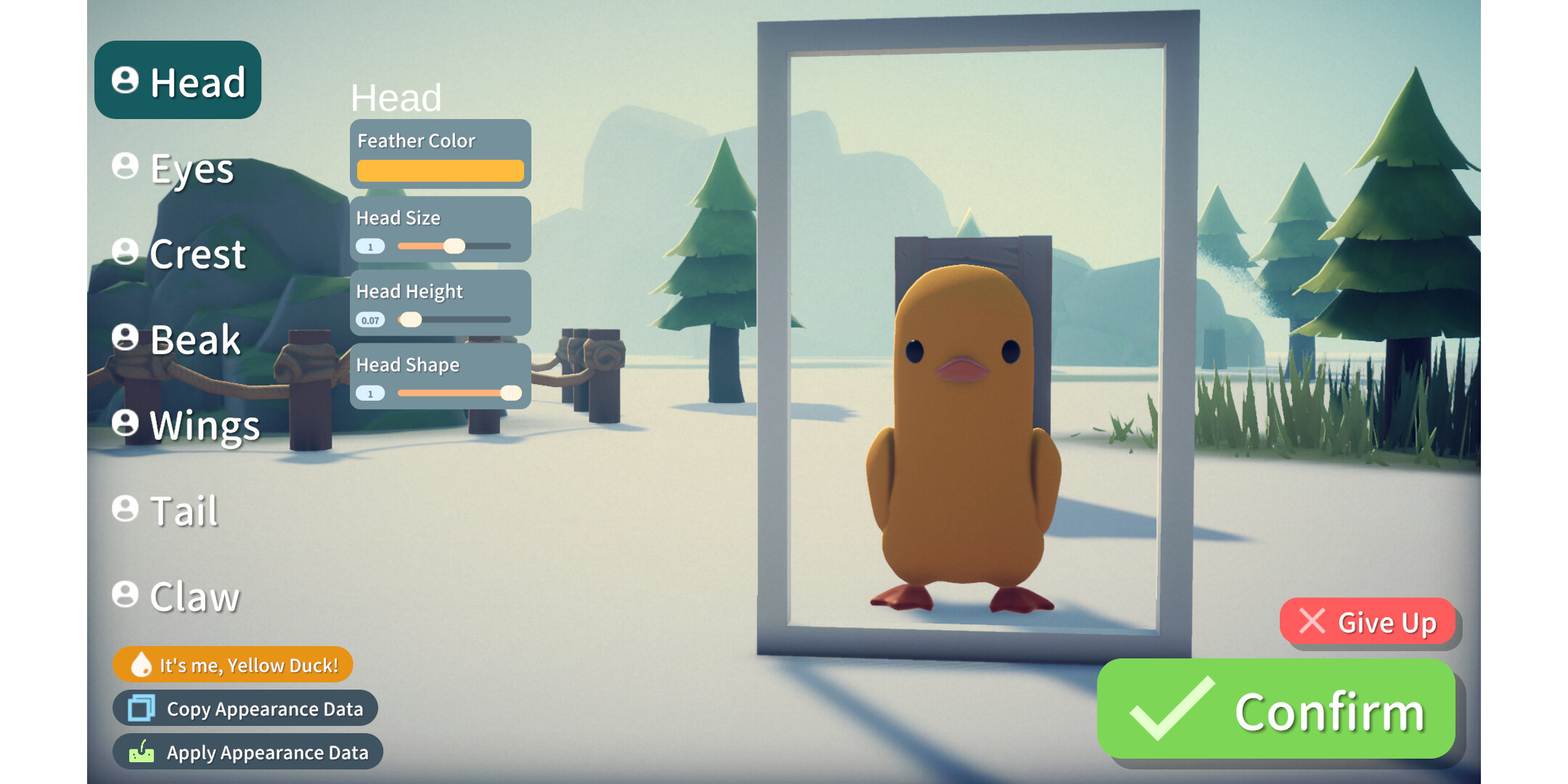
Task: Click the orange Feather Color swatch
Action: coord(440,171)
